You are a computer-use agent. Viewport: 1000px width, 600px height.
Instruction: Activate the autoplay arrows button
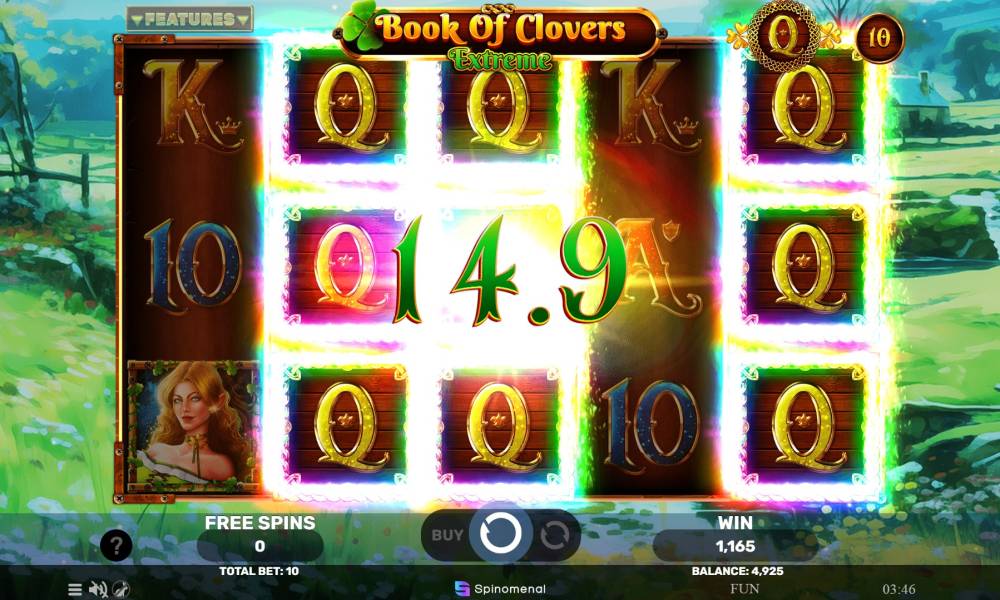[x=554, y=535]
